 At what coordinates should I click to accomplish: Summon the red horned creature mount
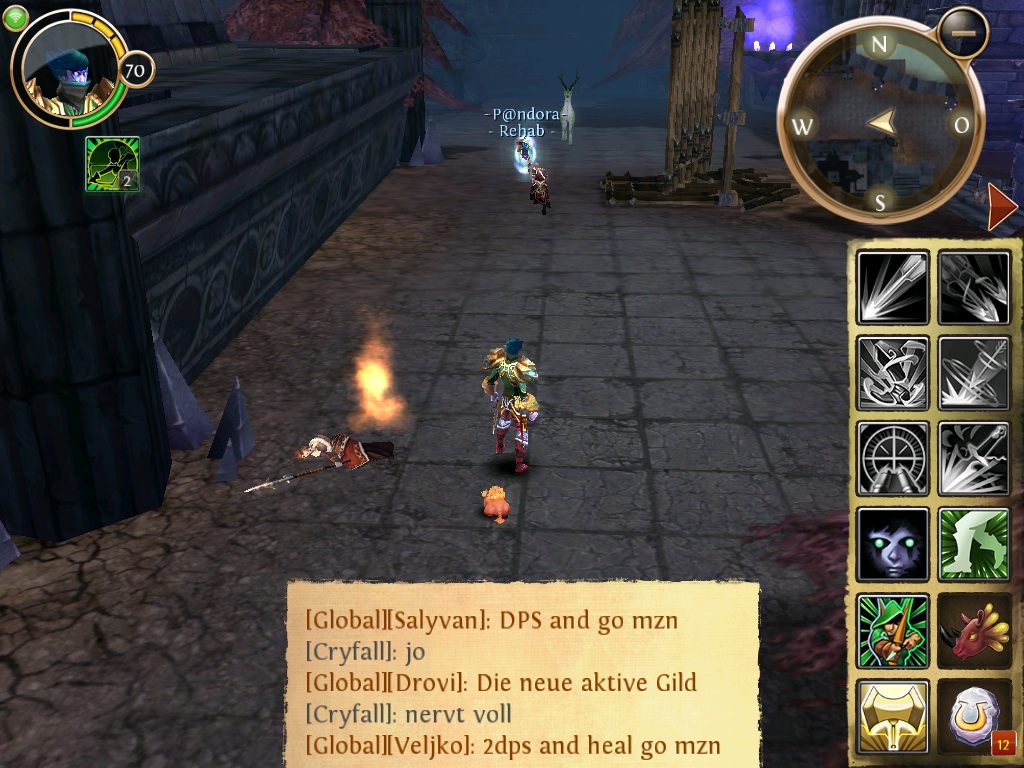(x=974, y=630)
